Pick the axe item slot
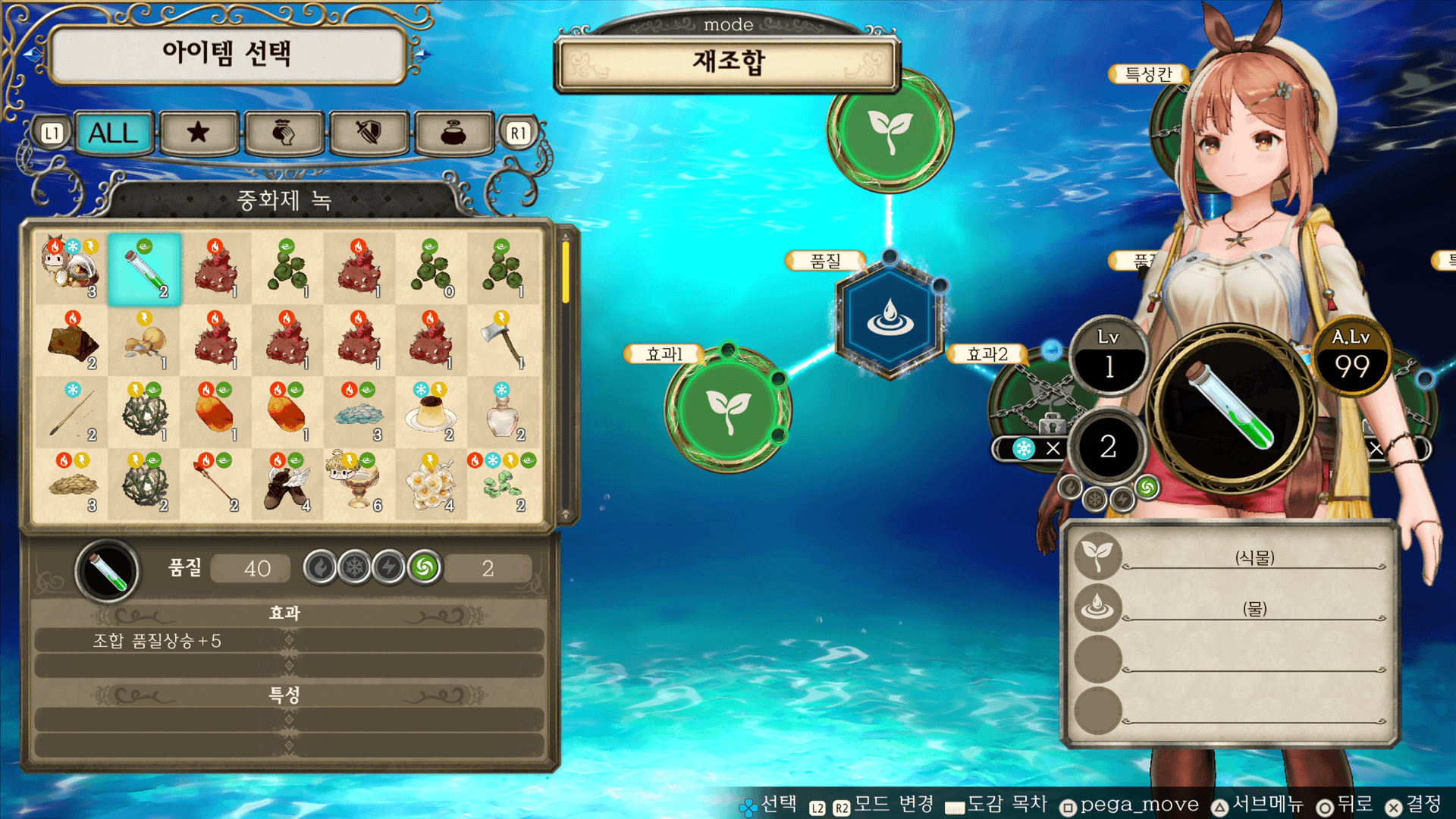 coord(502,341)
